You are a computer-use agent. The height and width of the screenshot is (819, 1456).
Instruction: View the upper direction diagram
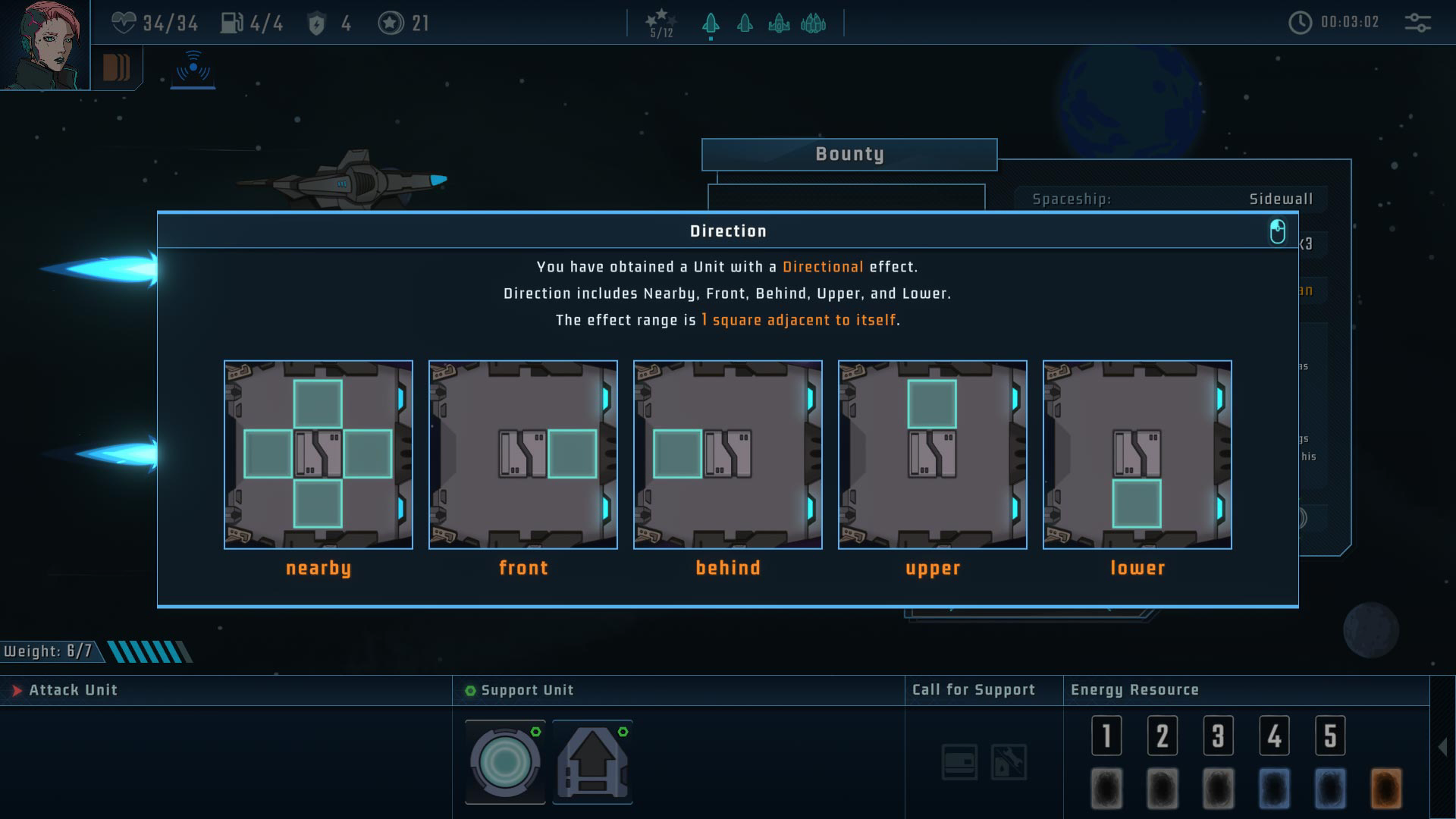click(x=933, y=454)
